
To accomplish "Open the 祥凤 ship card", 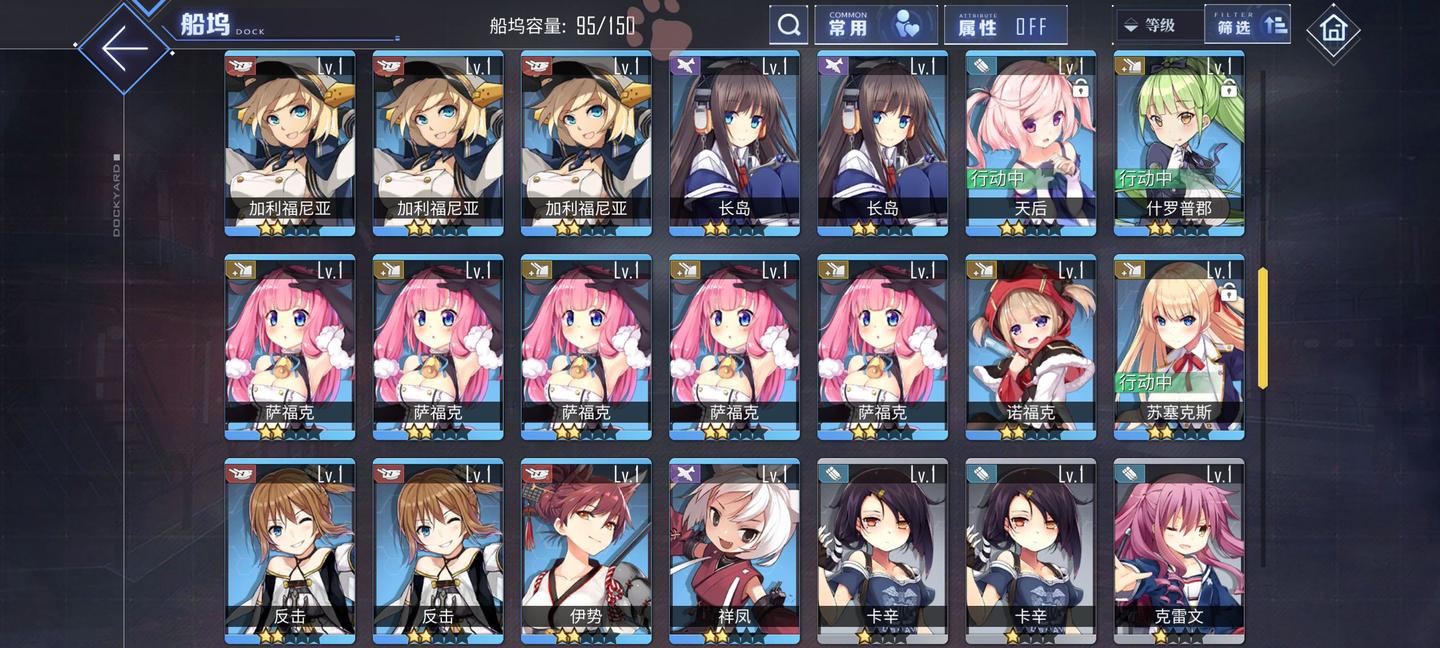I will click(x=734, y=551).
